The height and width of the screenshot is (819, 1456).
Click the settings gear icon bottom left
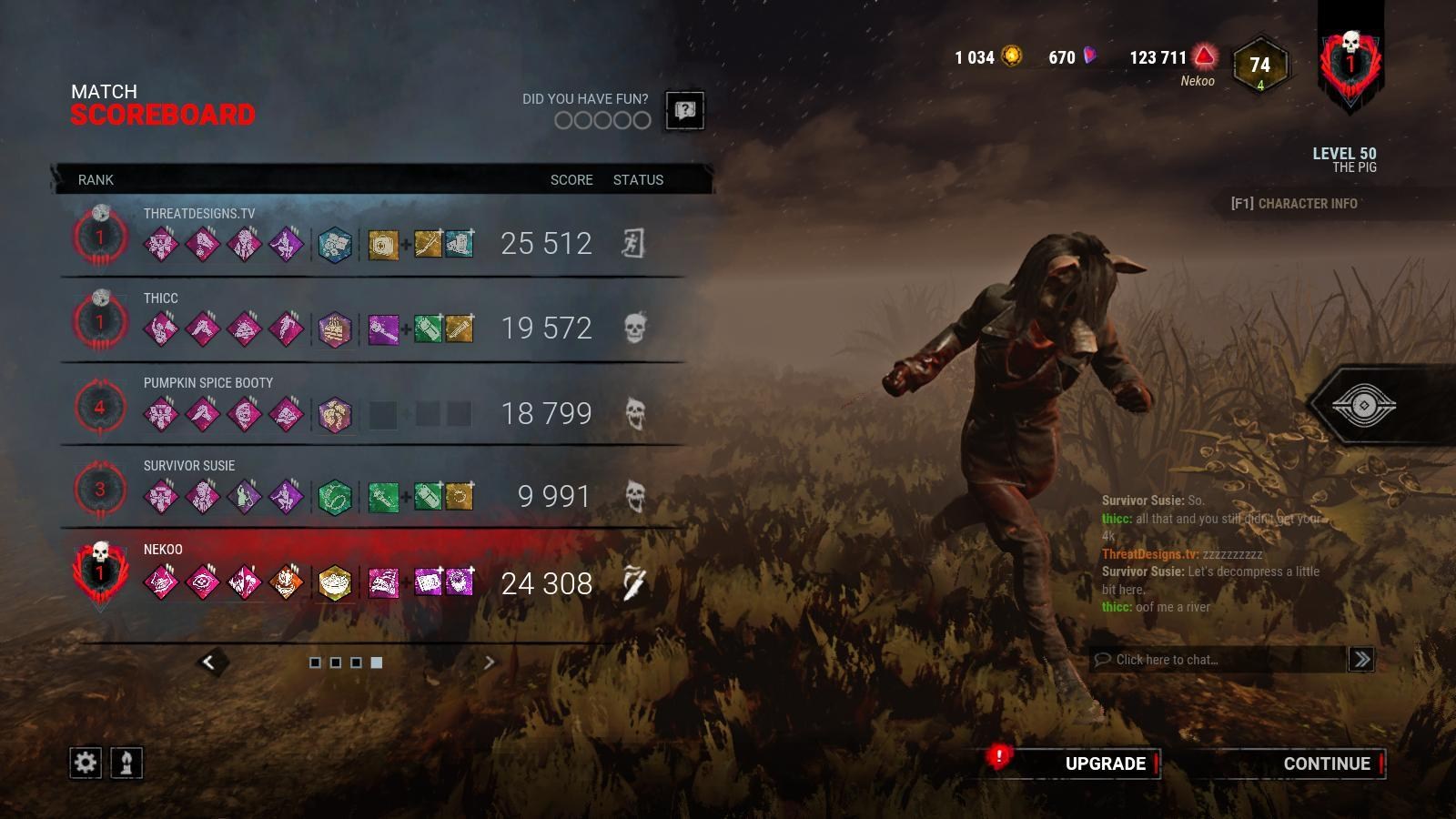85,763
